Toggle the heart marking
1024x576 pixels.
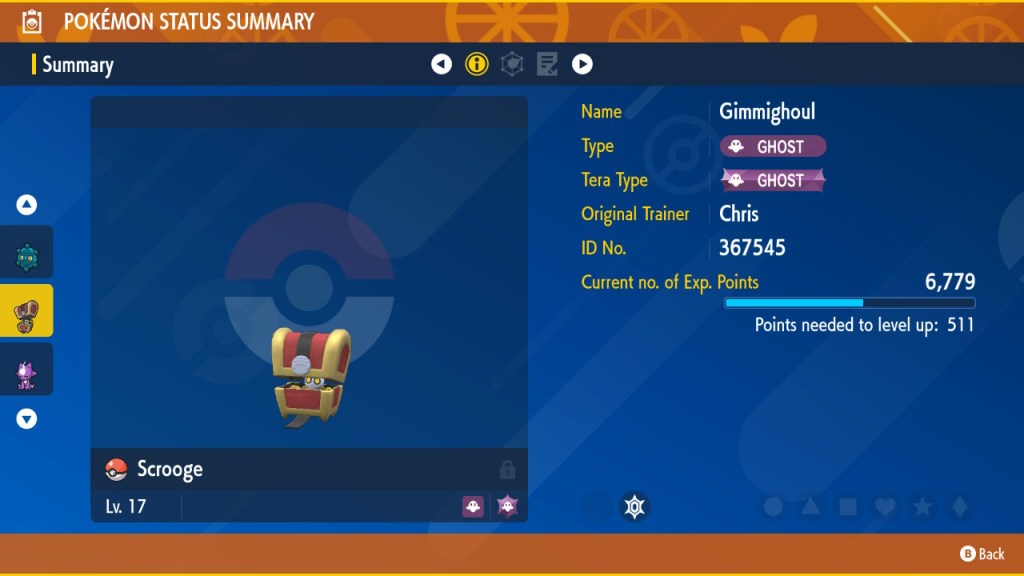click(x=885, y=507)
